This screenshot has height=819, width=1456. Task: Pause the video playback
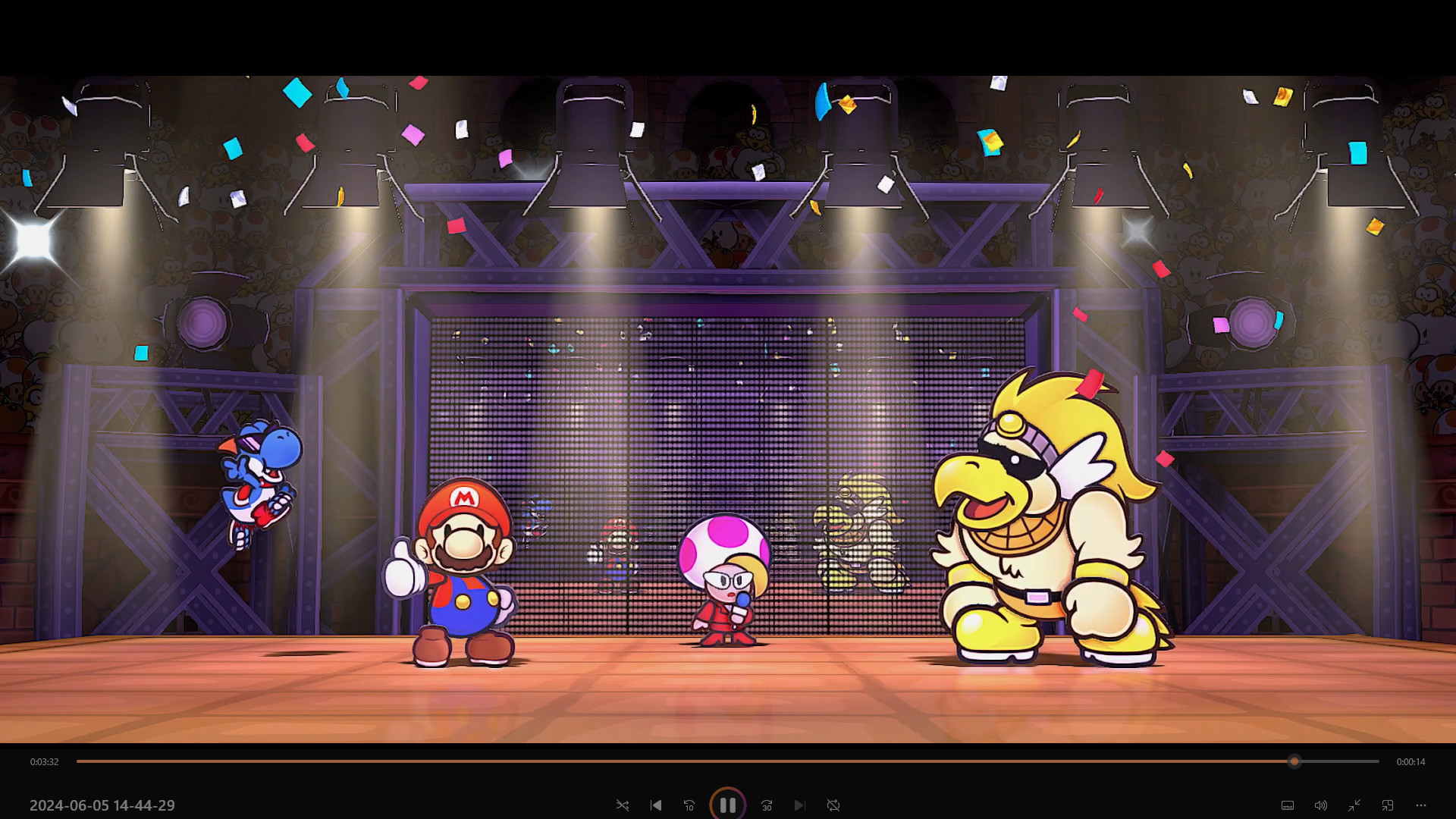coord(728,805)
